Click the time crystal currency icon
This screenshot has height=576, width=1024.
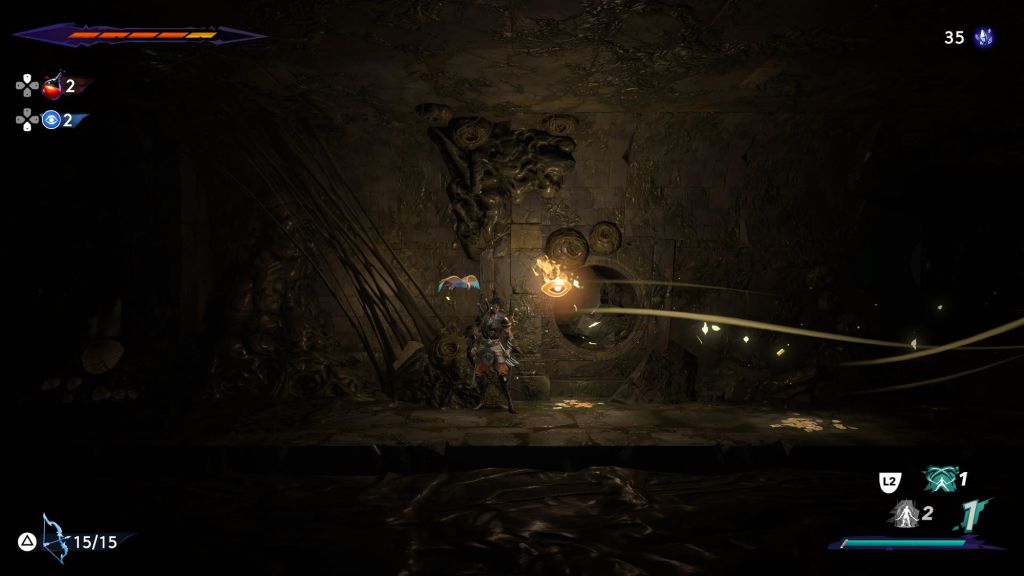[984, 37]
